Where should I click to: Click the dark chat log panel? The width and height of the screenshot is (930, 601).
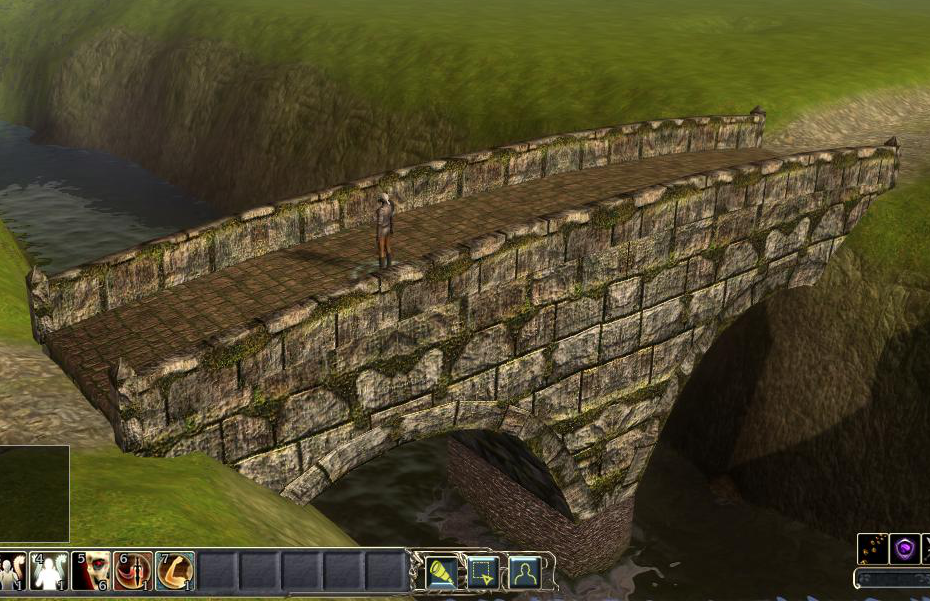34,494
